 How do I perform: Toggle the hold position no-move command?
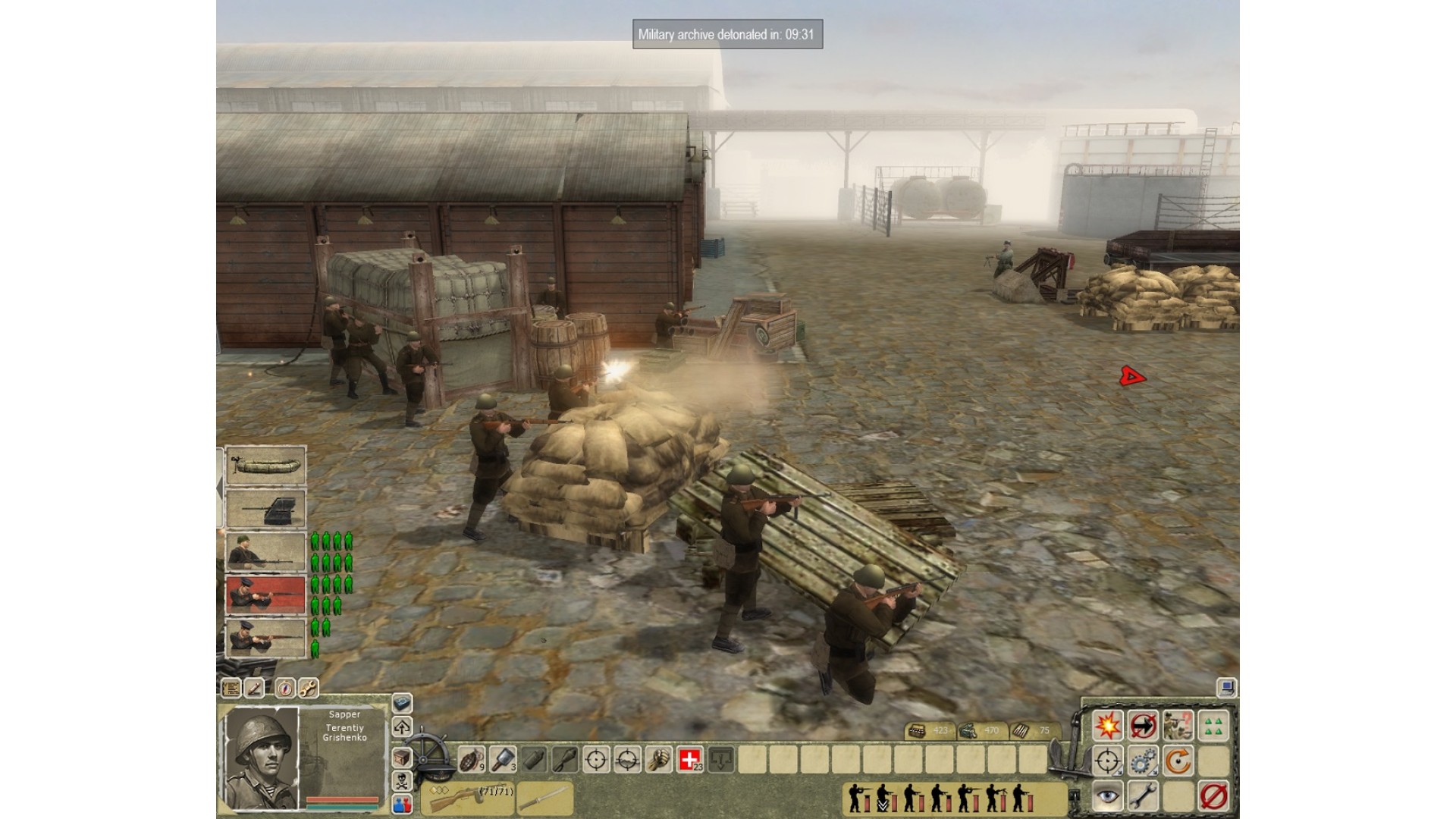[x=1143, y=726]
